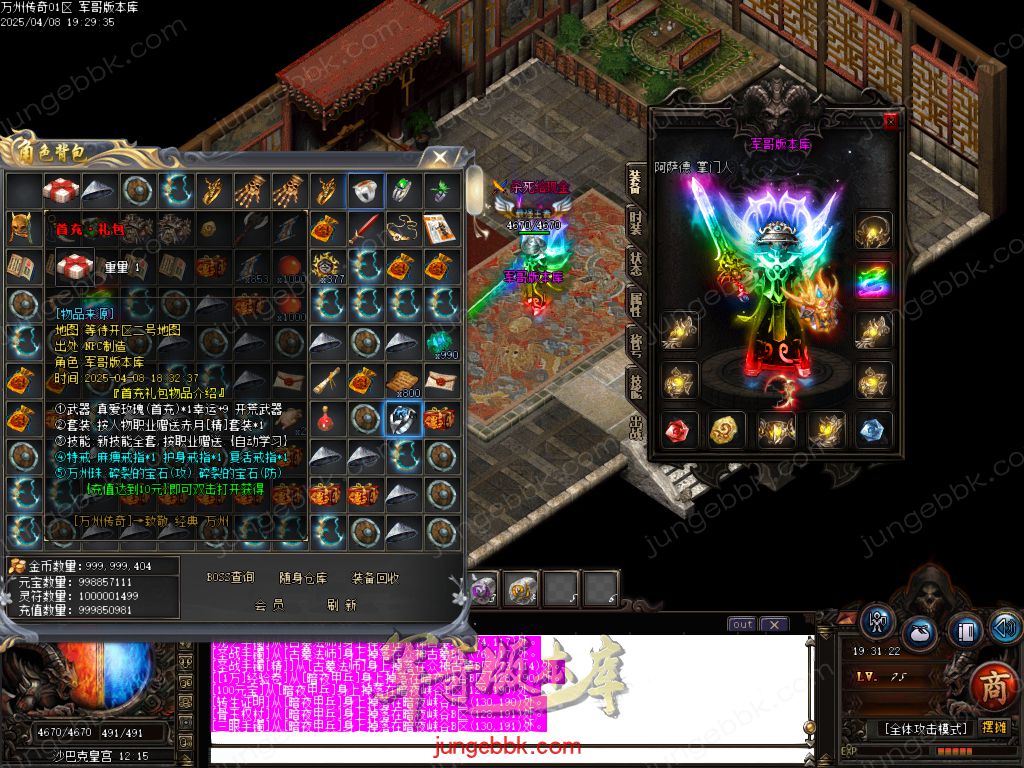Open the BOSS查询 lookup
This screenshot has height=768, width=1024.
click(x=230, y=577)
